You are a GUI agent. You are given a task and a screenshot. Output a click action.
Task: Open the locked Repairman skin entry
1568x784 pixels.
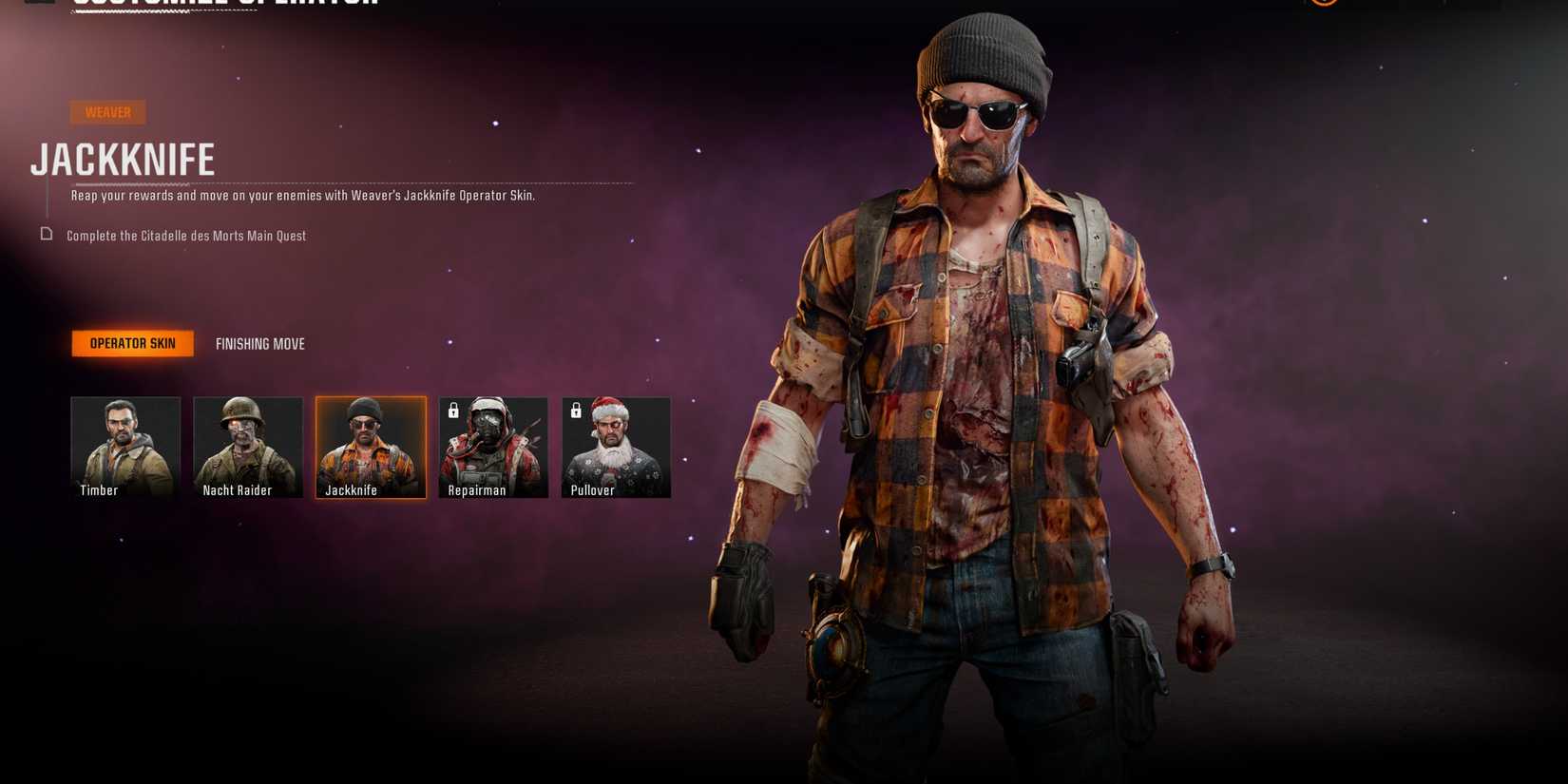pos(493,447)
